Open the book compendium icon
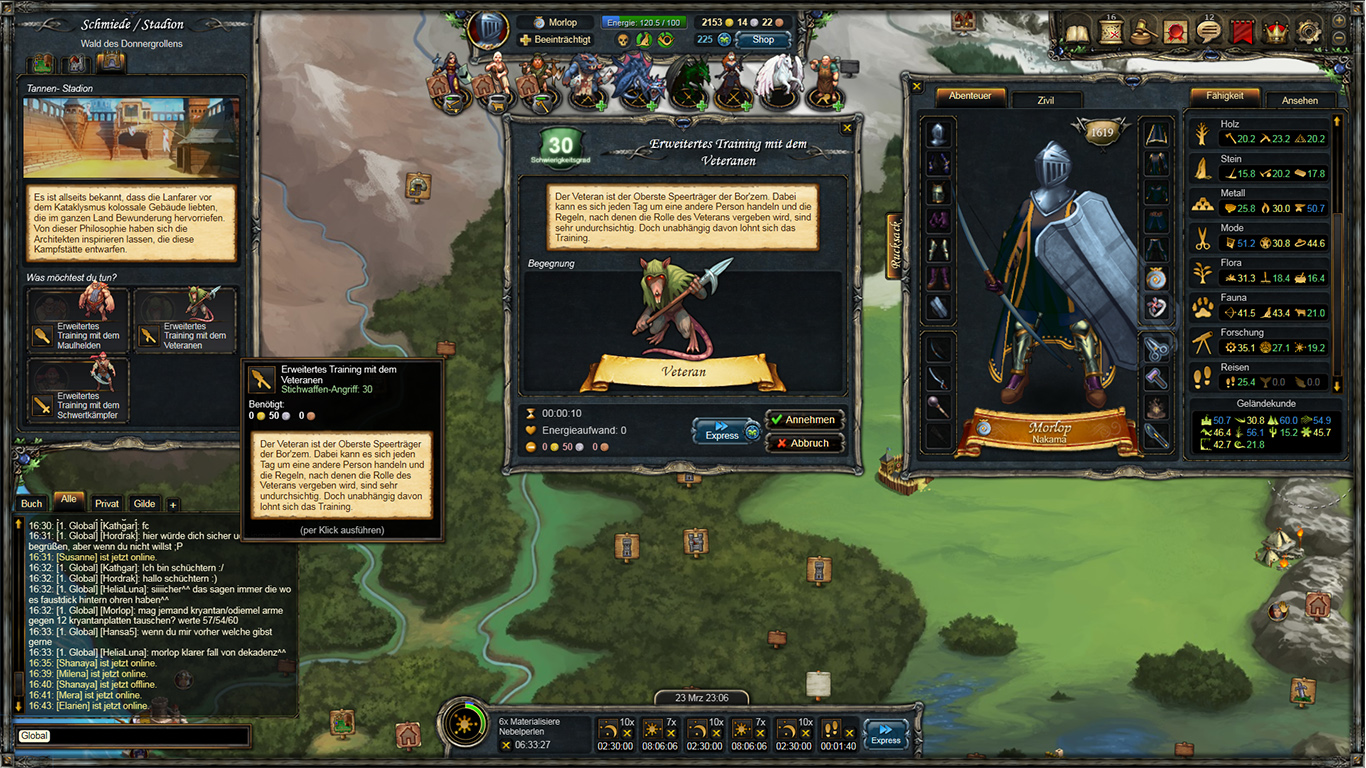1366x768 pixels. pyautogui.click(x=1077, y=32)
